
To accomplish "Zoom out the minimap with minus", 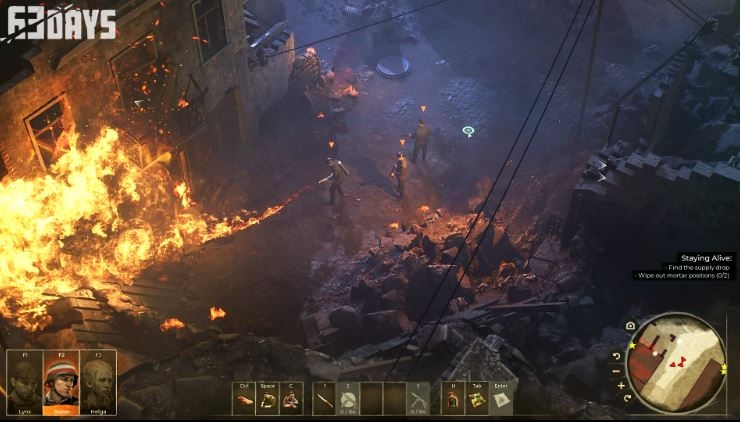I will click(x=617, y=370).
